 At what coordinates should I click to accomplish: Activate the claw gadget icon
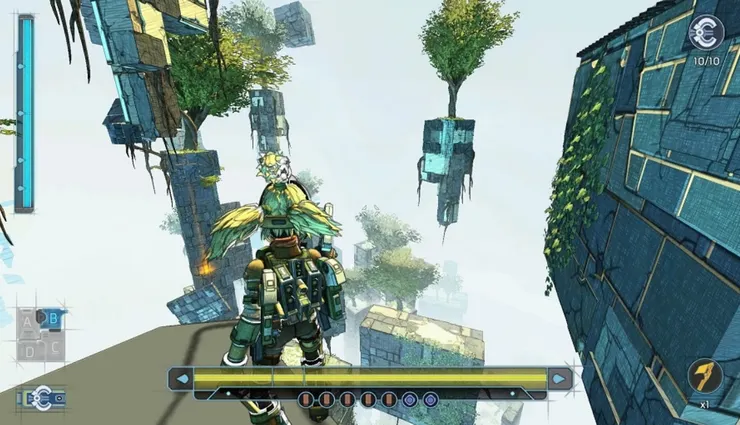click(40, 397)
